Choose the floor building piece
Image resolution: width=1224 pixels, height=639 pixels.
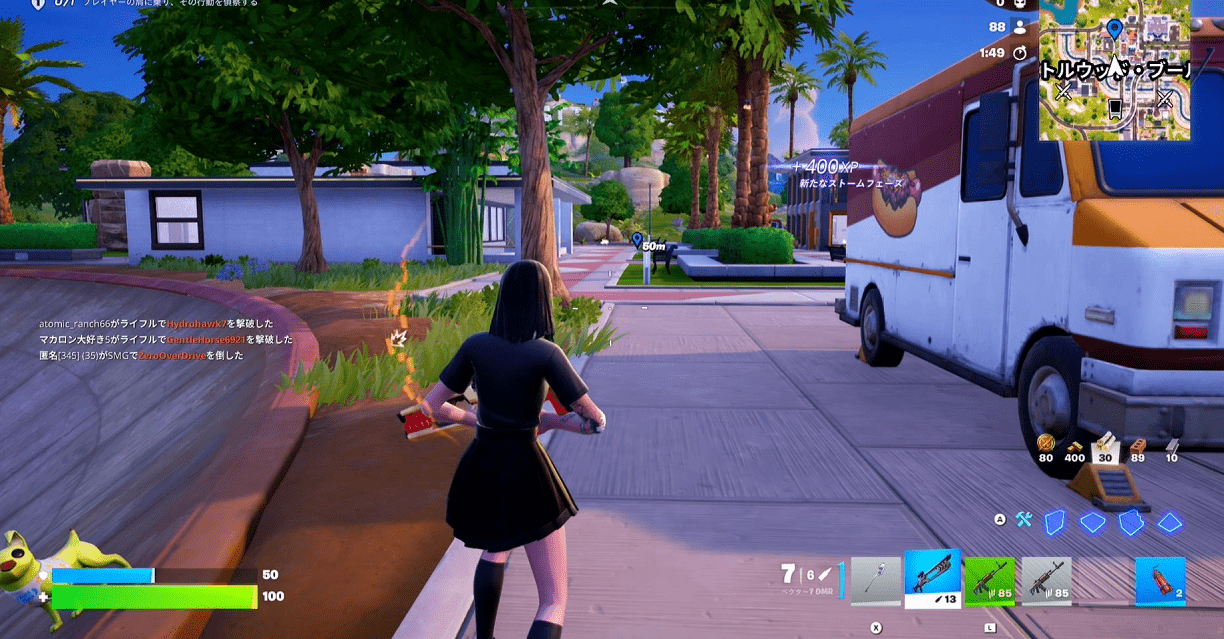point(1092,522)
